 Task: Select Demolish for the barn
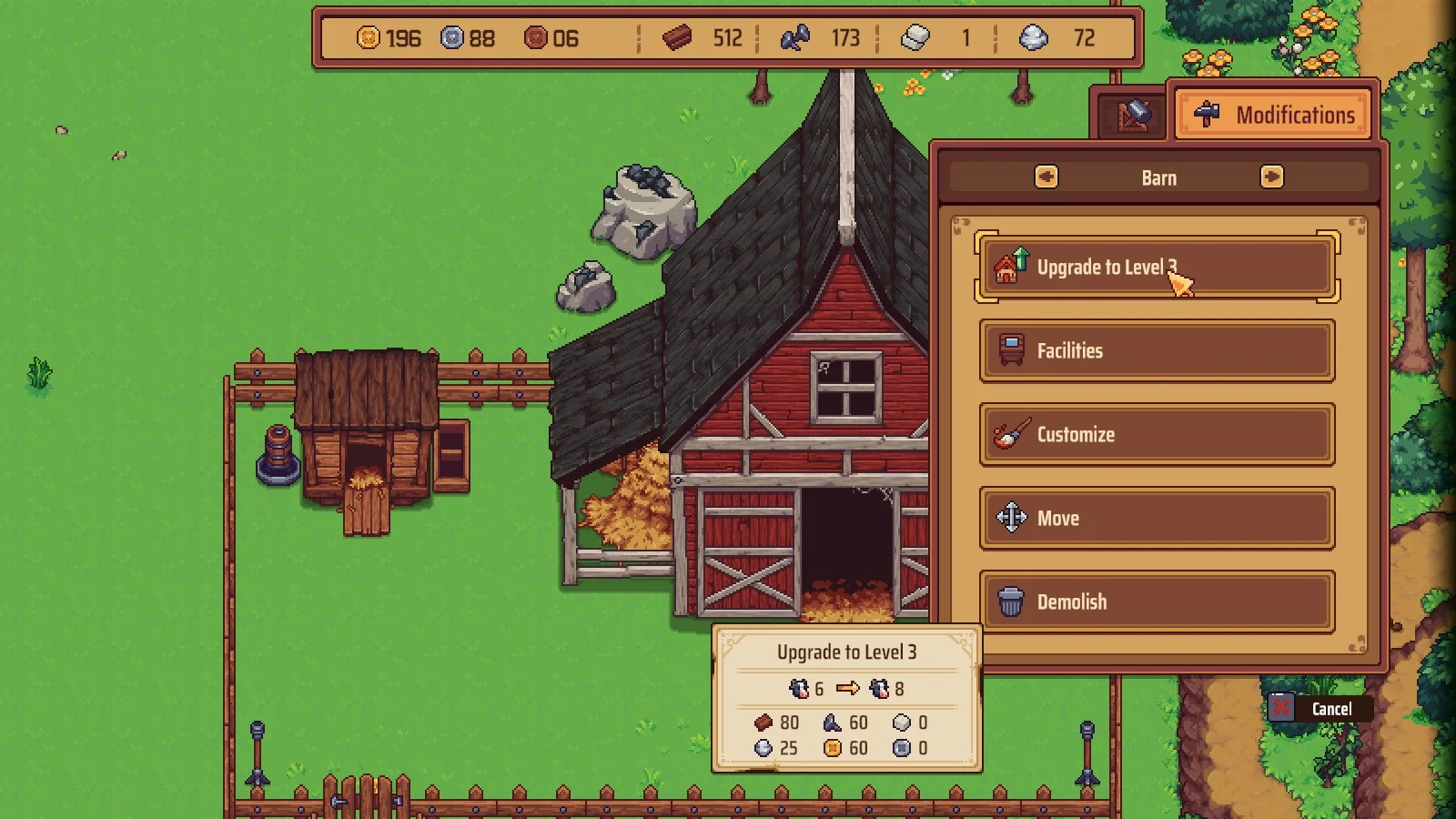point(1156,602)
